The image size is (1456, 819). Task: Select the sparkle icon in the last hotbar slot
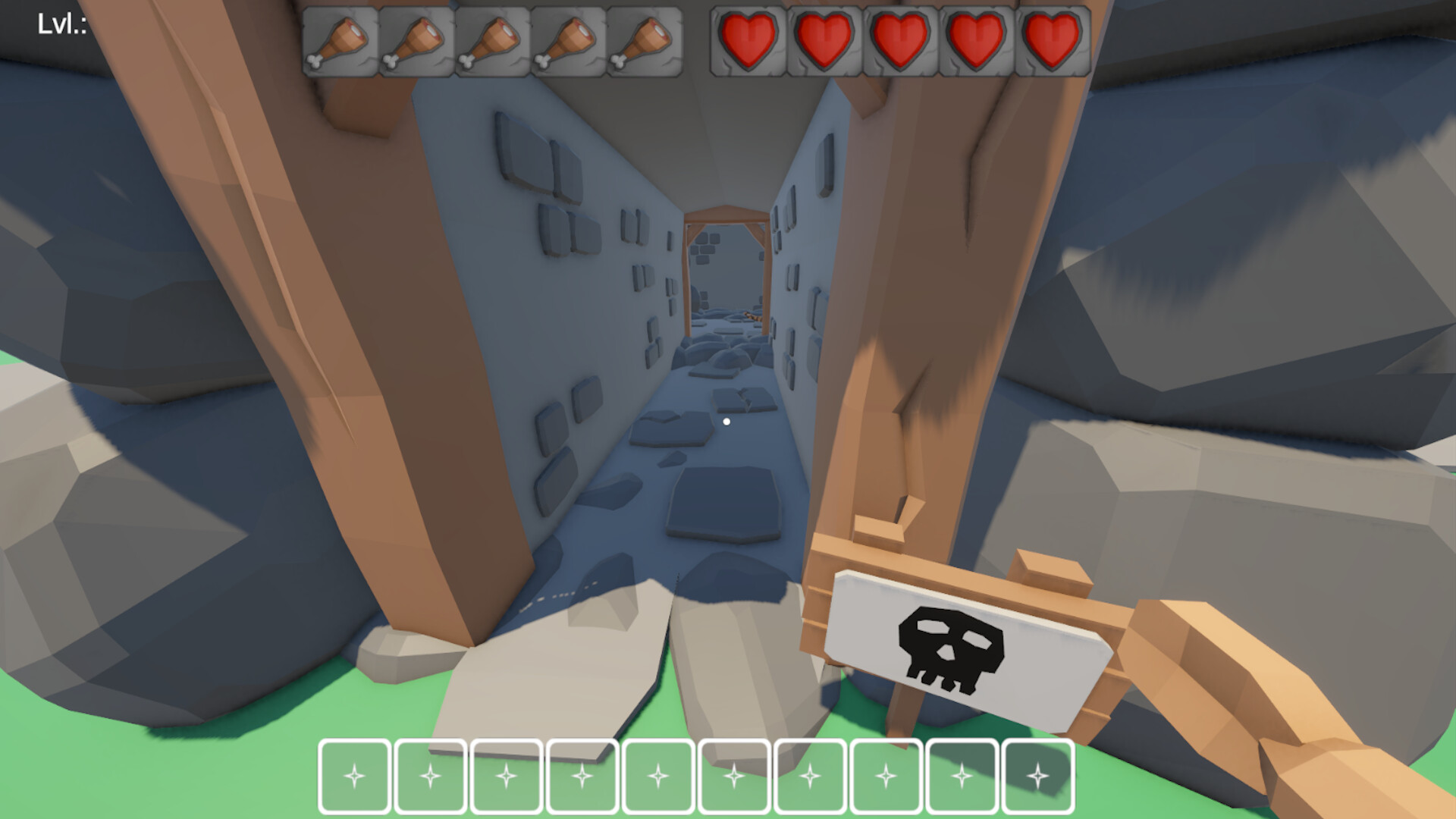tap(1037, 775)
